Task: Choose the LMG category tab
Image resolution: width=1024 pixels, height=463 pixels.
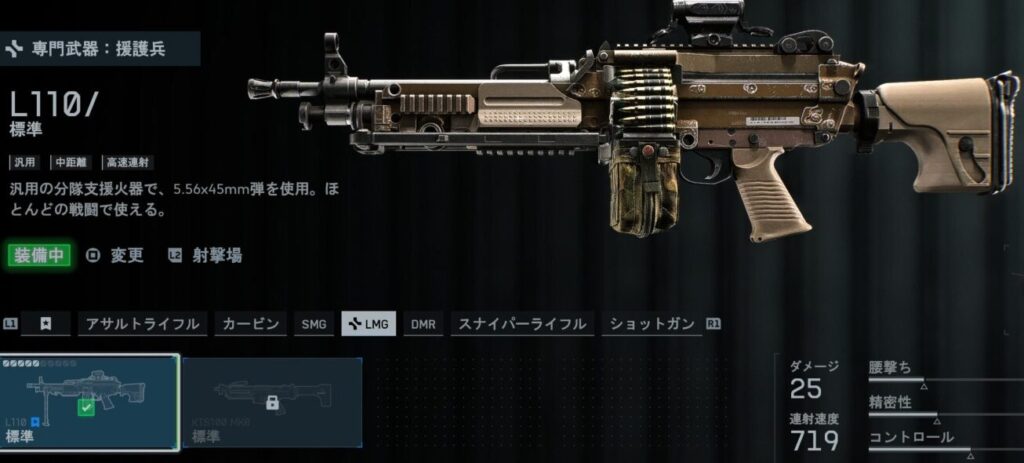Action: [x=369, y=324]
